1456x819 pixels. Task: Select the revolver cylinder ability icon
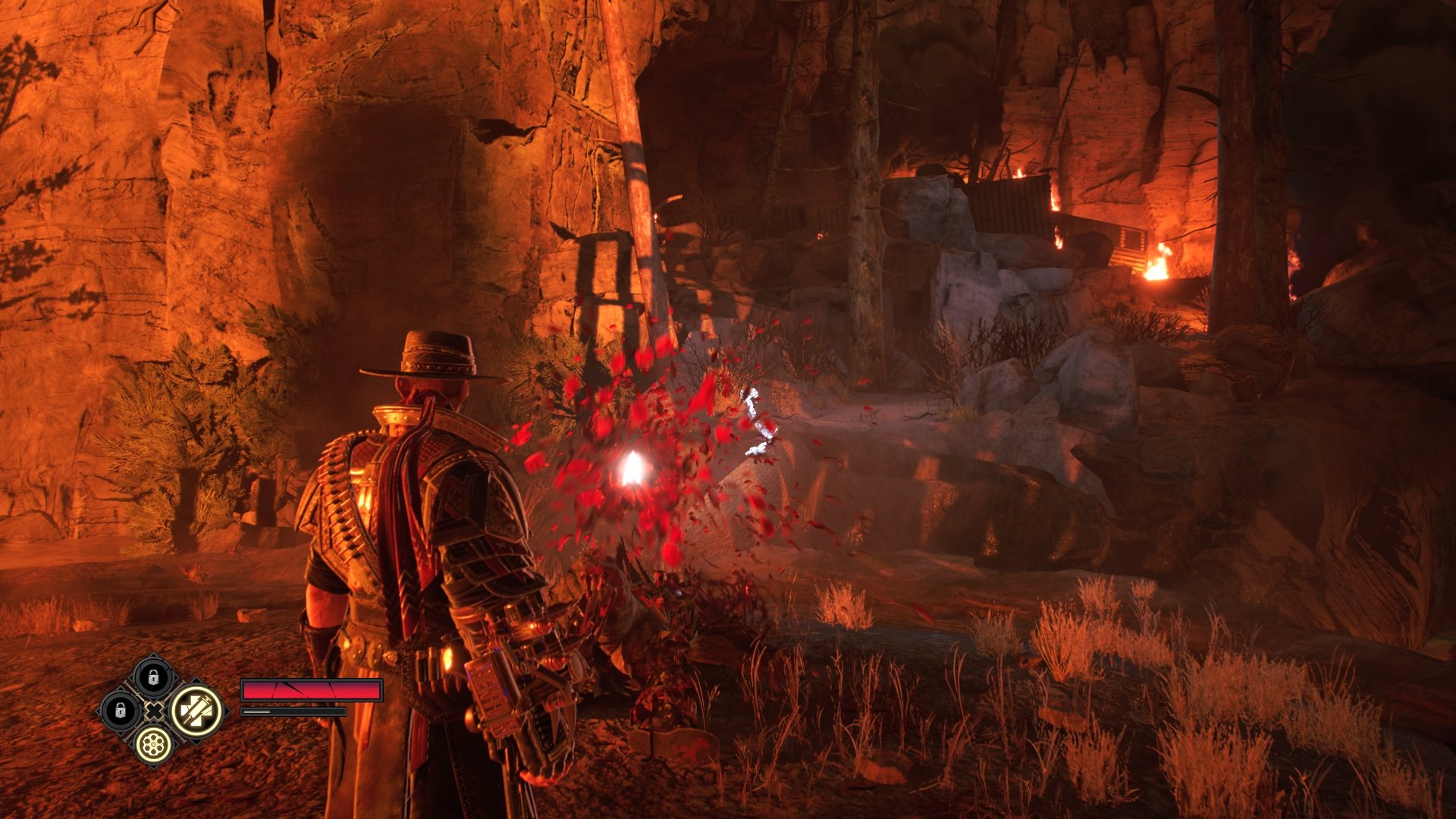[153, 743]
